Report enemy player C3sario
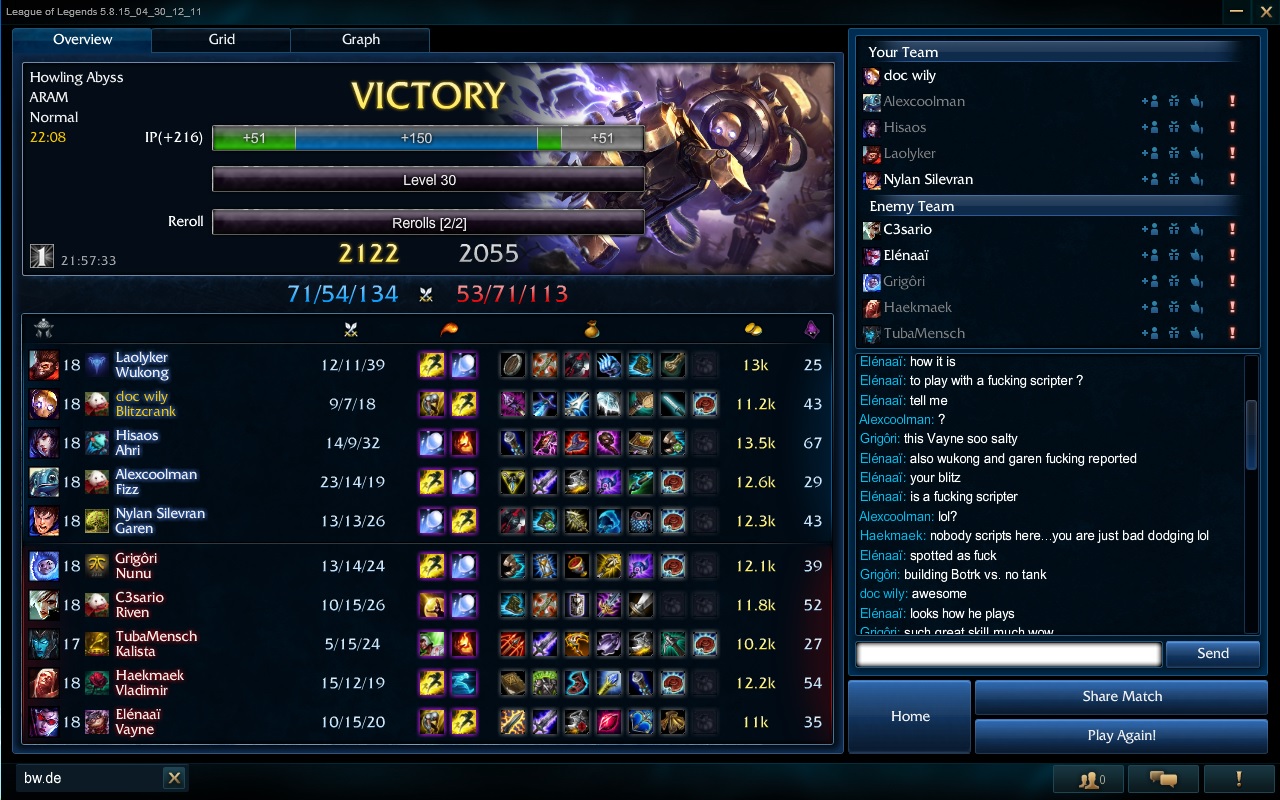The image size is (1280, 800). (x=1232, y=229)
